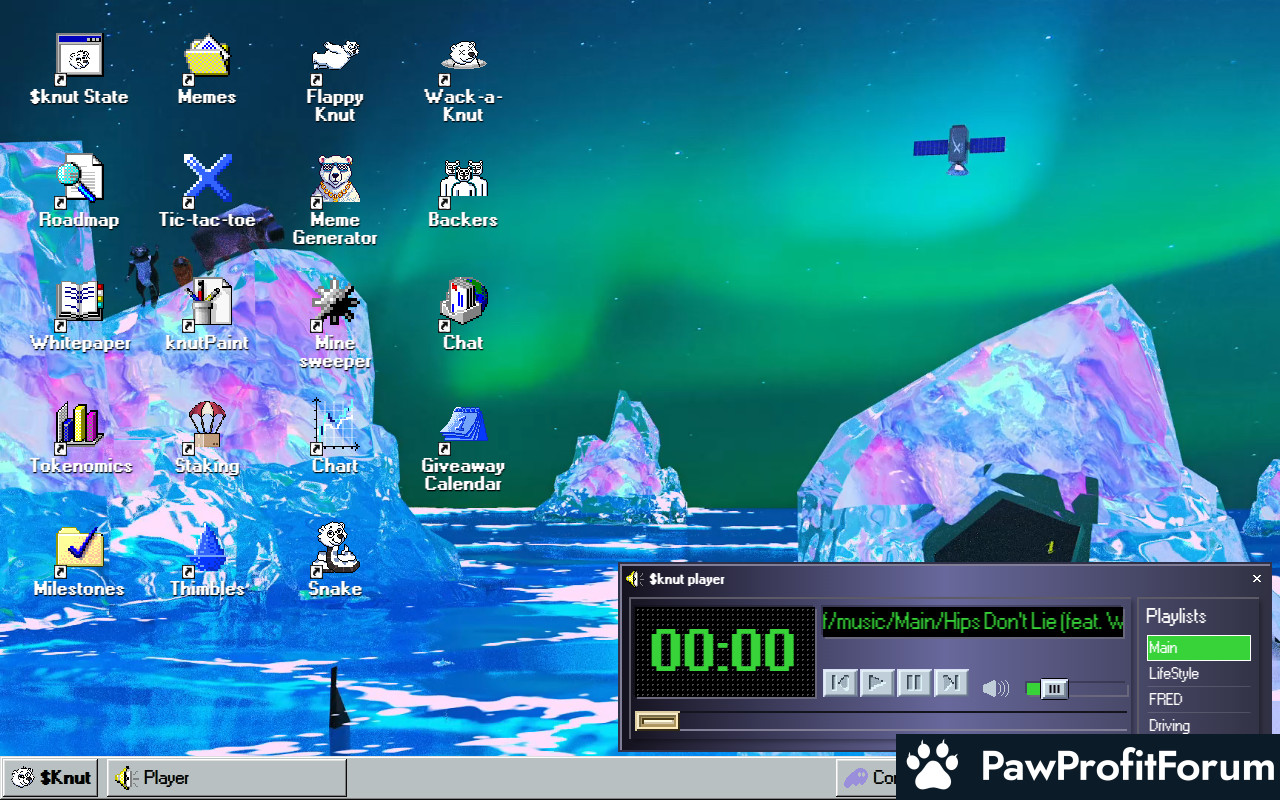The image size is (1280, 800).
Task: Open the Giveaway Calendar
Action: pyautogui.click(x=463, y=427)
